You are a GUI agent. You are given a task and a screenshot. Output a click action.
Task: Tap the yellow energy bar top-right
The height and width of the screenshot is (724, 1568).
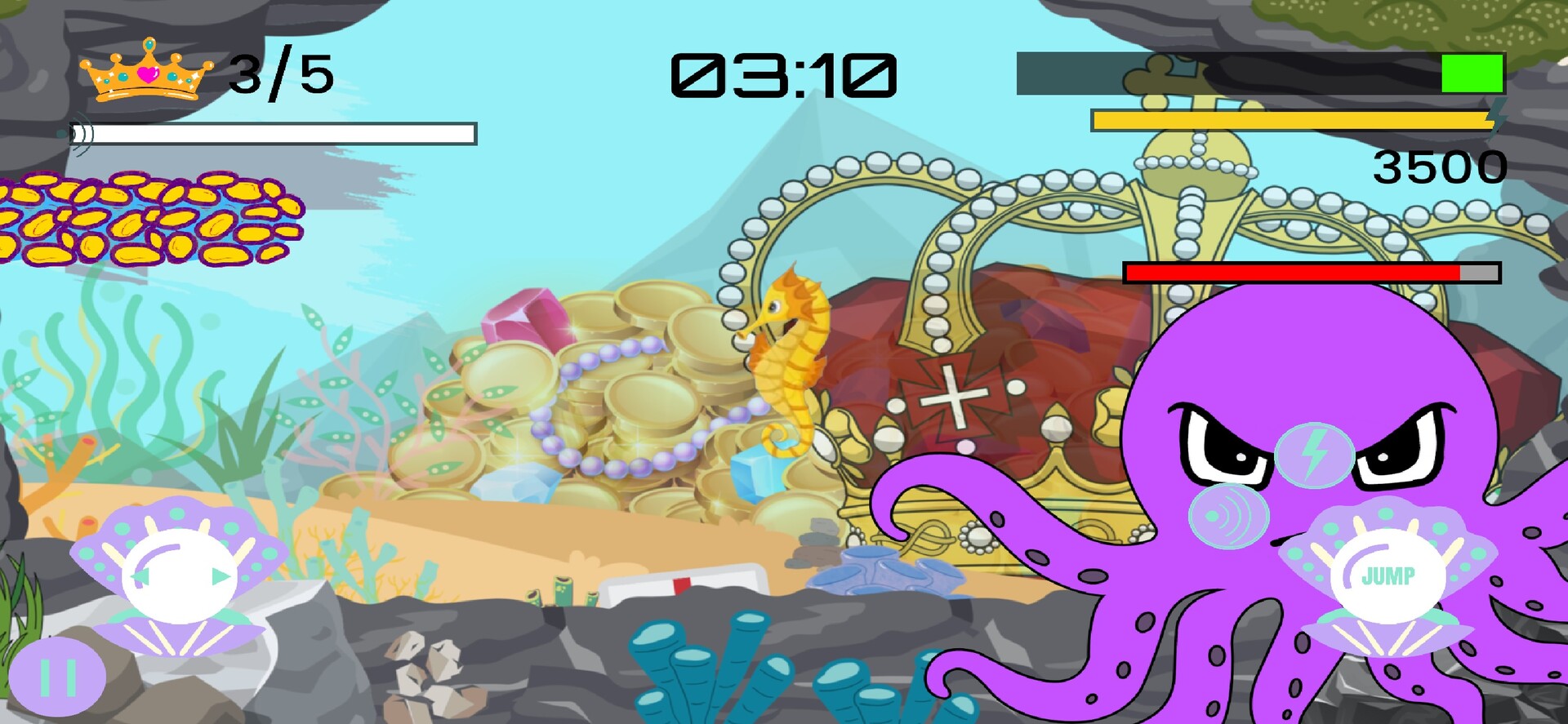pyautogui.click(x=1290, y=119)
